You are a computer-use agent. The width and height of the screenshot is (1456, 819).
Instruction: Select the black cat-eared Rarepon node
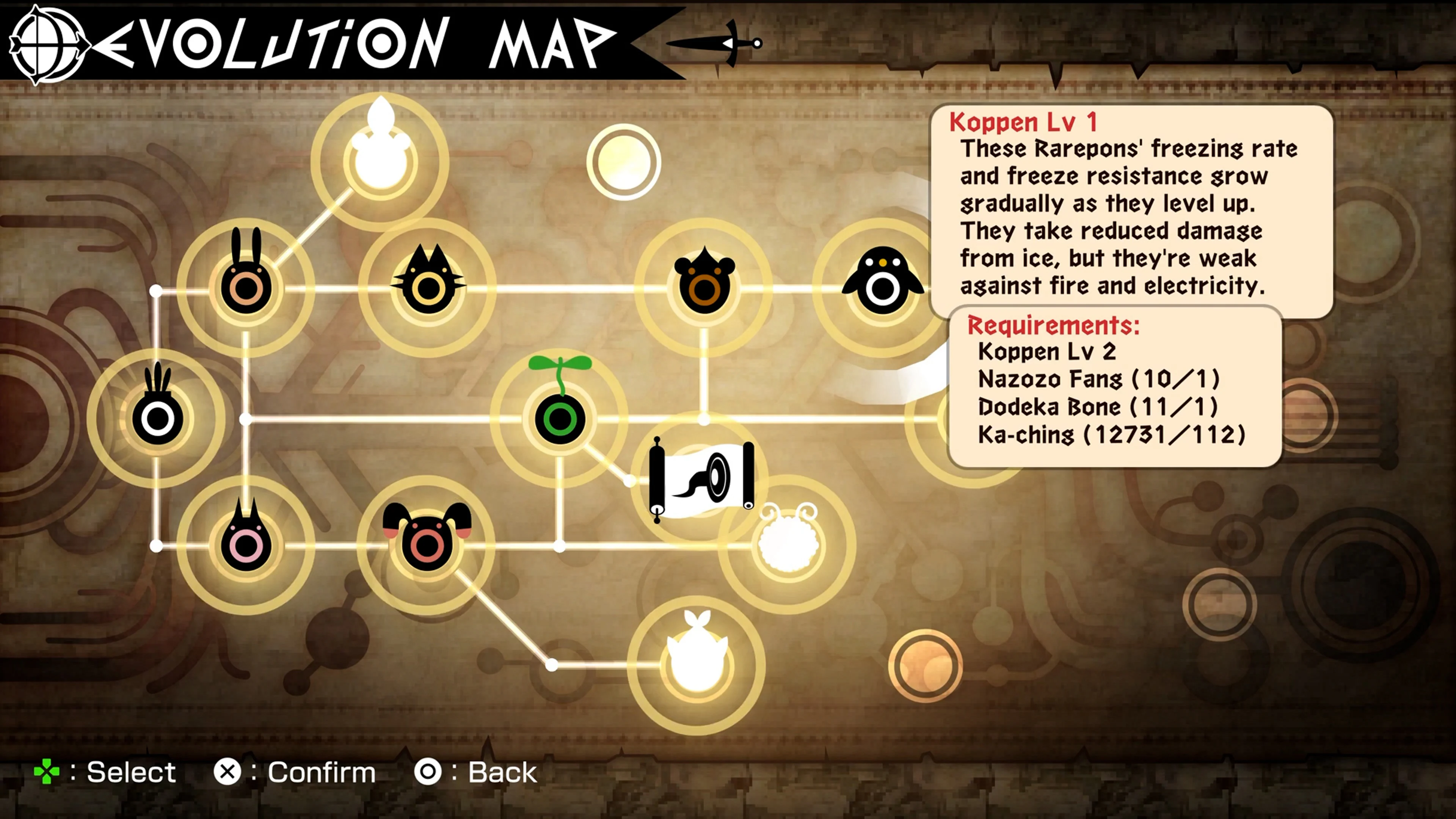pyautogui.click(x=430, y=288)
